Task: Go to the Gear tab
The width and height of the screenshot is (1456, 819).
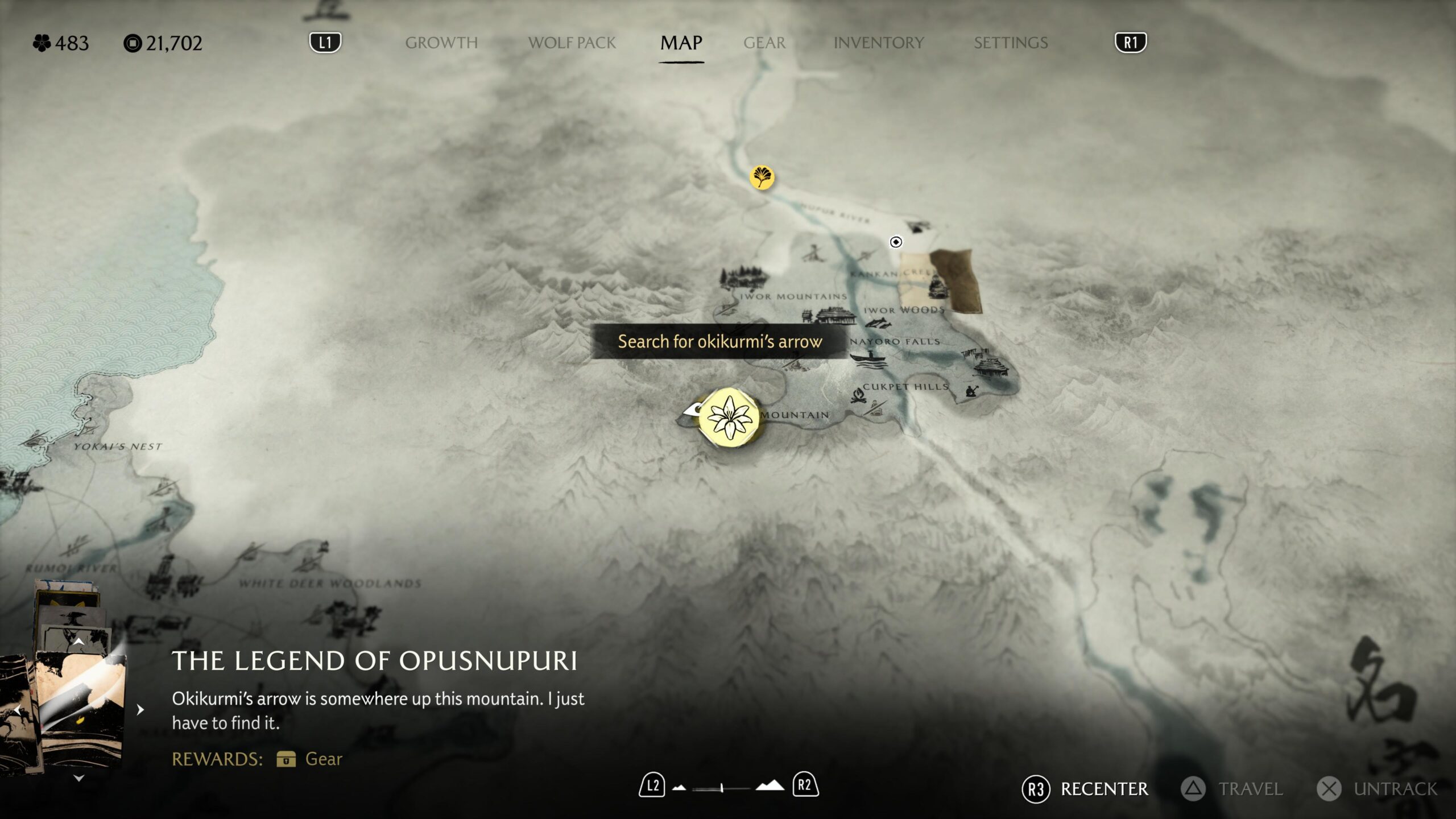Action: point(764,43)
